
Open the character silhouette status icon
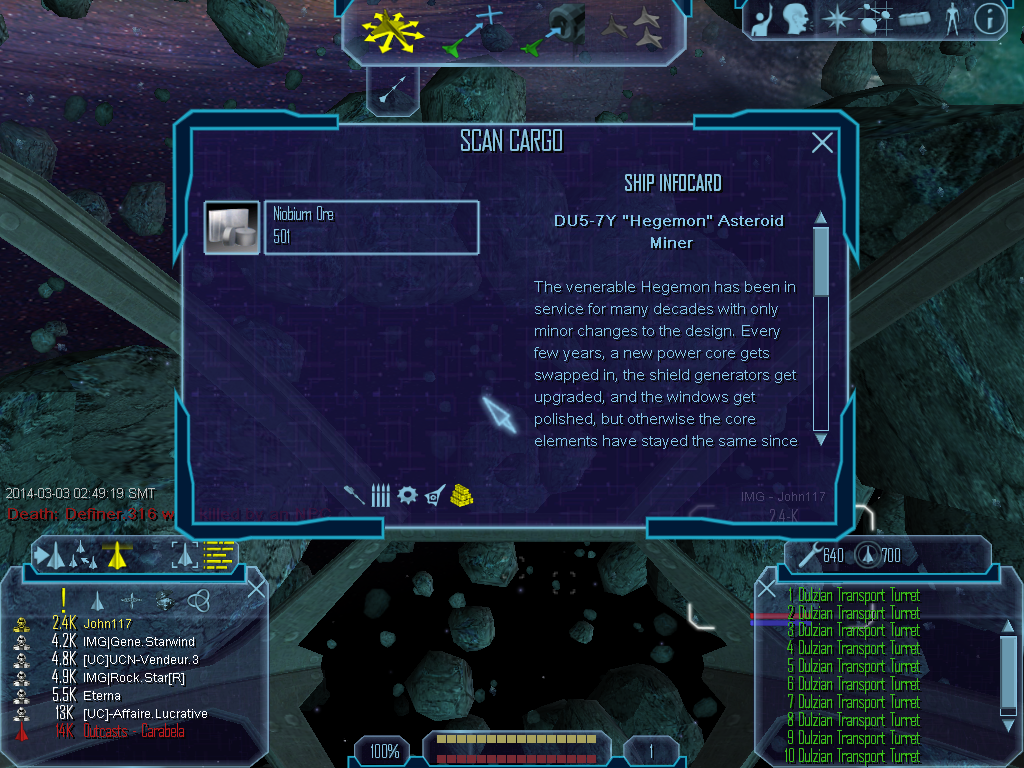(x=951, y=18)
